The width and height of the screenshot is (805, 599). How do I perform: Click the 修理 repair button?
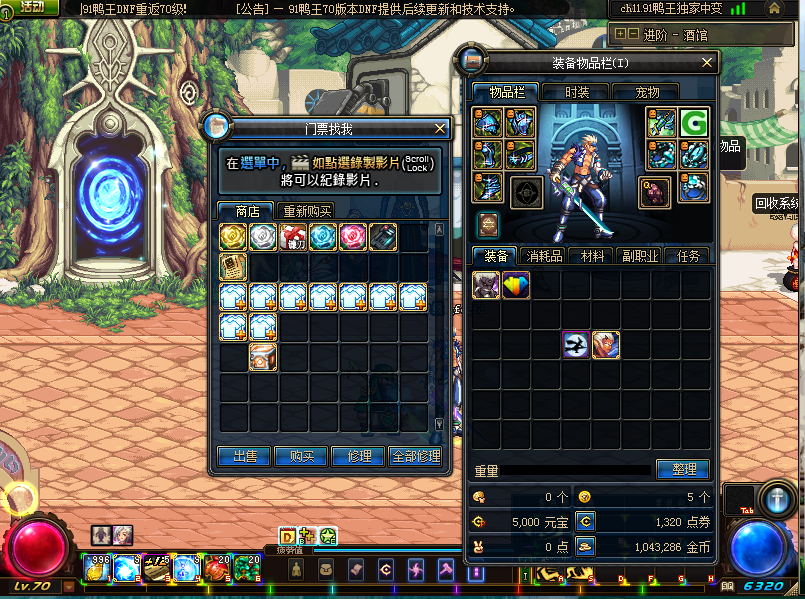click(358, 456)
